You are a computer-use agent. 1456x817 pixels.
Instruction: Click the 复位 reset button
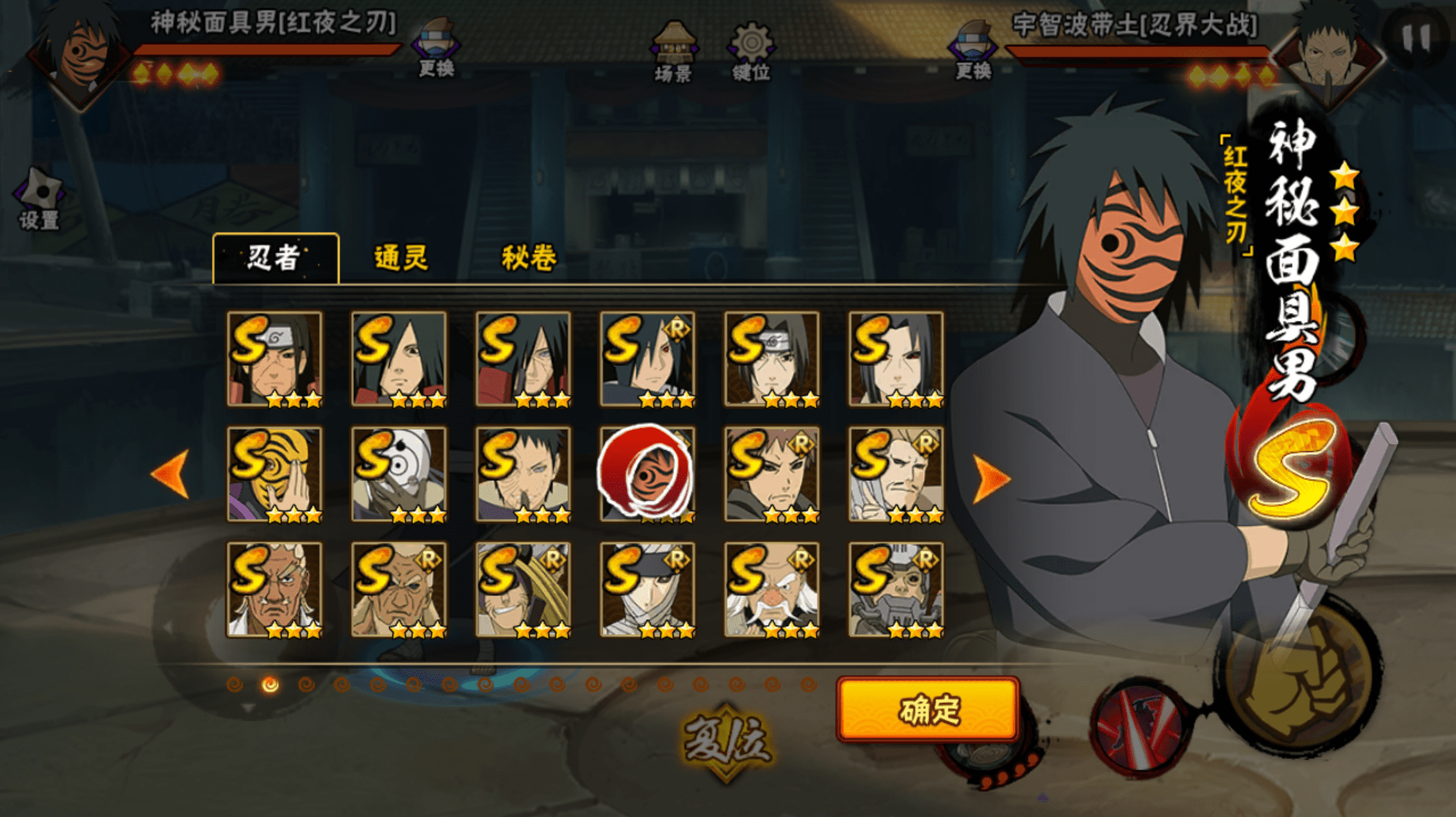click(x=727, y=740)
